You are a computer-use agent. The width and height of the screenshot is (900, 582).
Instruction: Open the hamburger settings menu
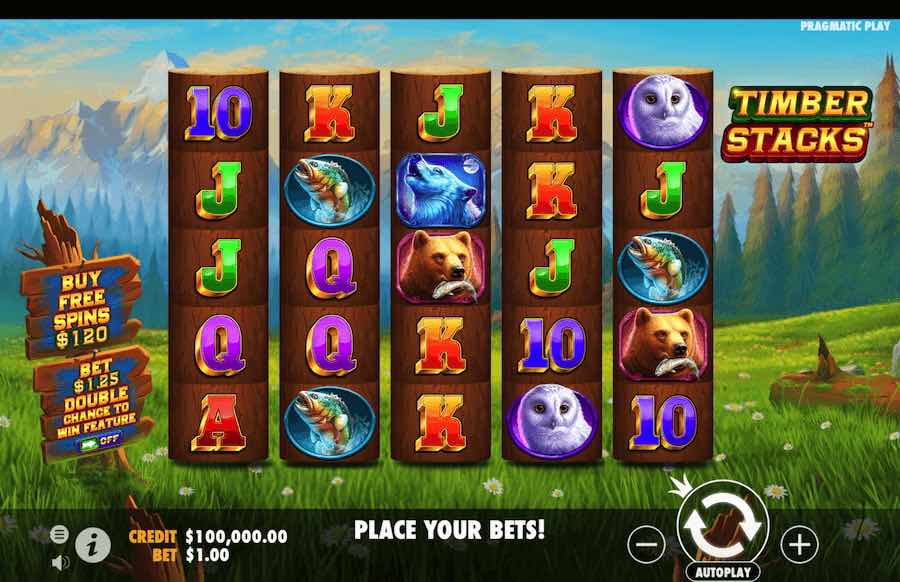(x=59, y=533)
